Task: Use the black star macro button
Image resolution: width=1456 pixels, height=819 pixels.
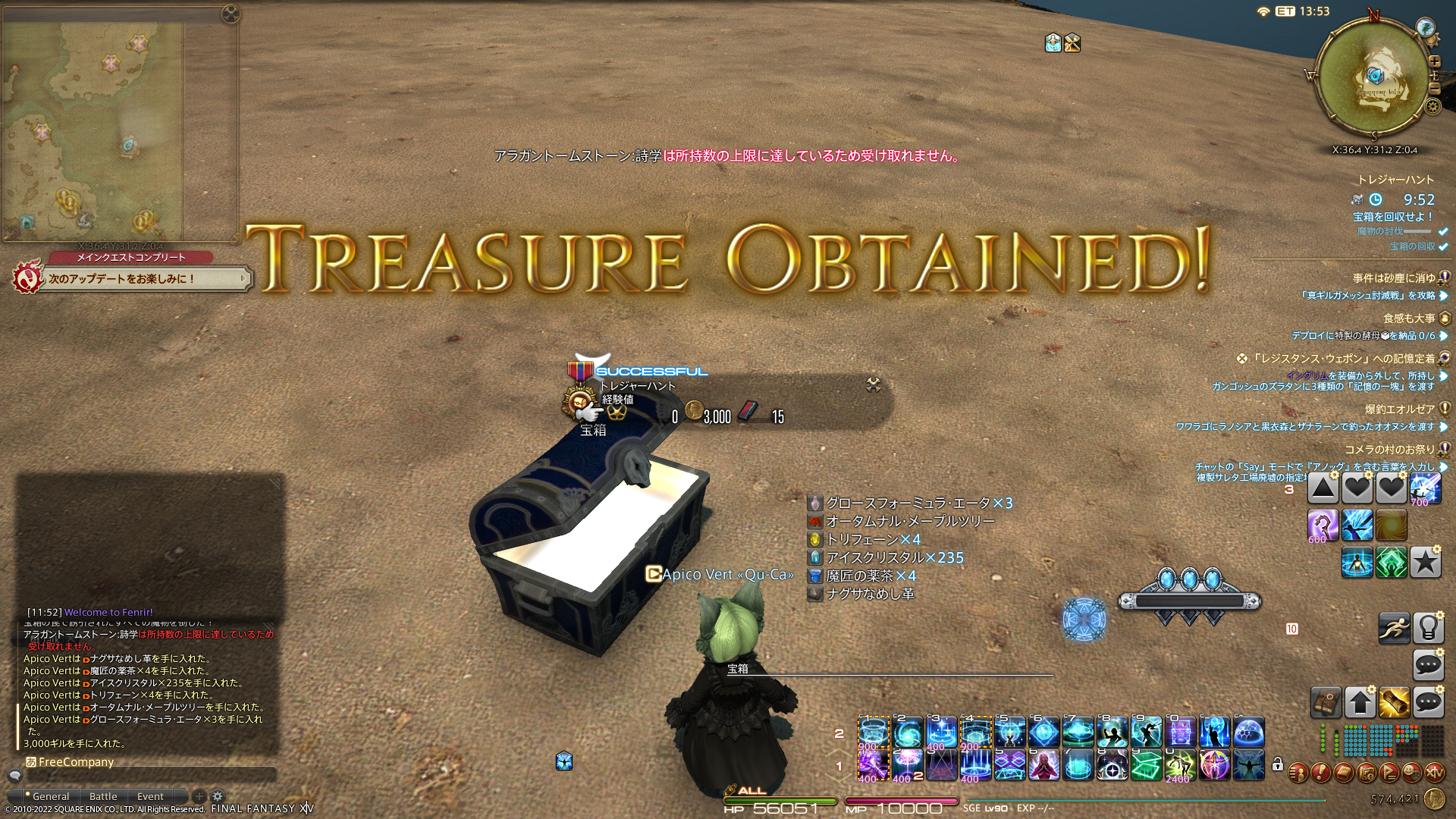Action: [1426, 562]
